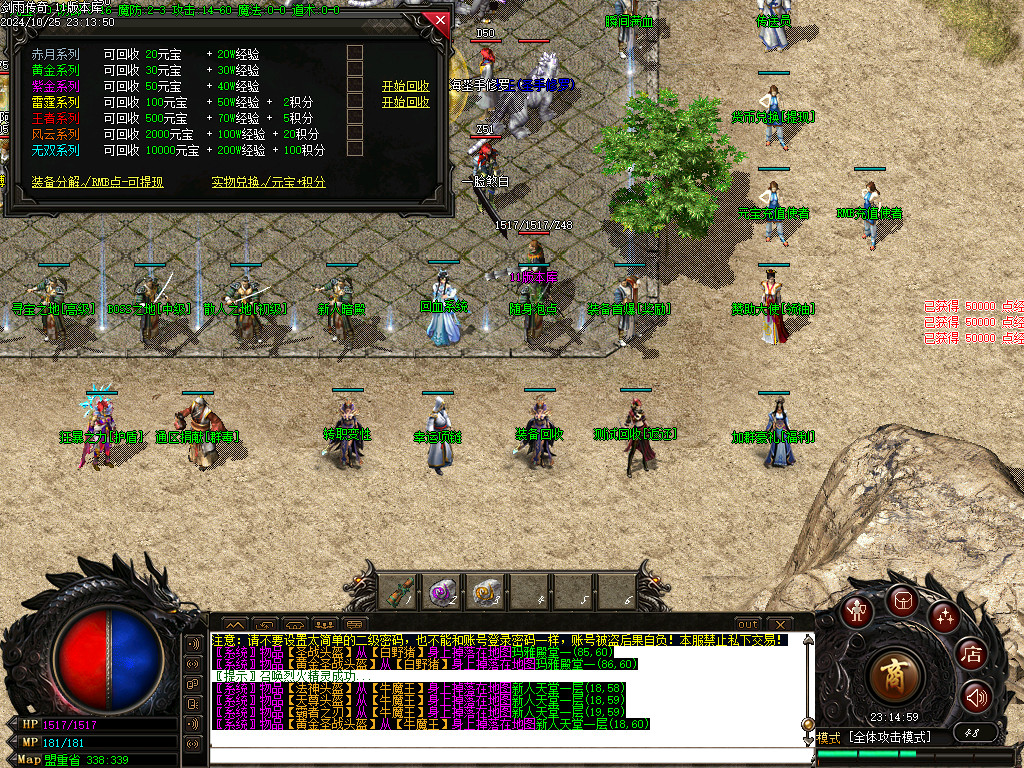Open the bag inventory icon

point(901,600)
